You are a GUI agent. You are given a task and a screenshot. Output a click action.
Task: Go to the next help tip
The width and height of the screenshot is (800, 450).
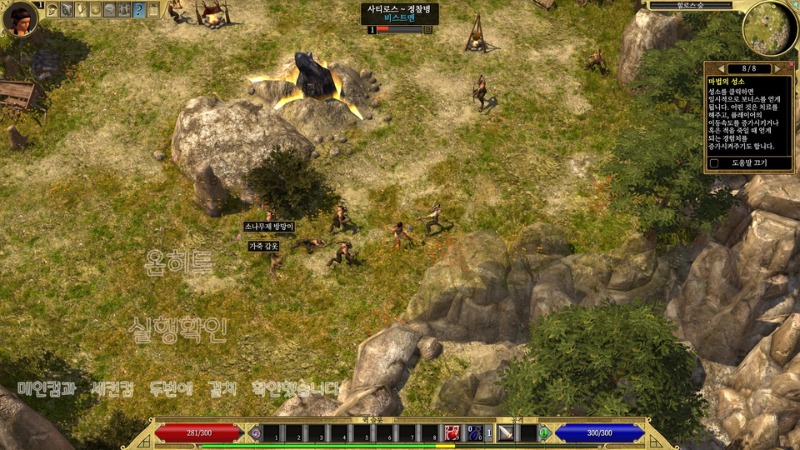tap(778, 69)
